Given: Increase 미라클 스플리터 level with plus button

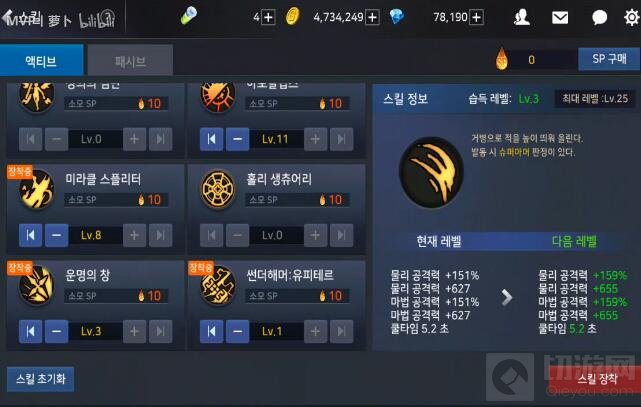Looking at the screenshot, I should [135, 235].
